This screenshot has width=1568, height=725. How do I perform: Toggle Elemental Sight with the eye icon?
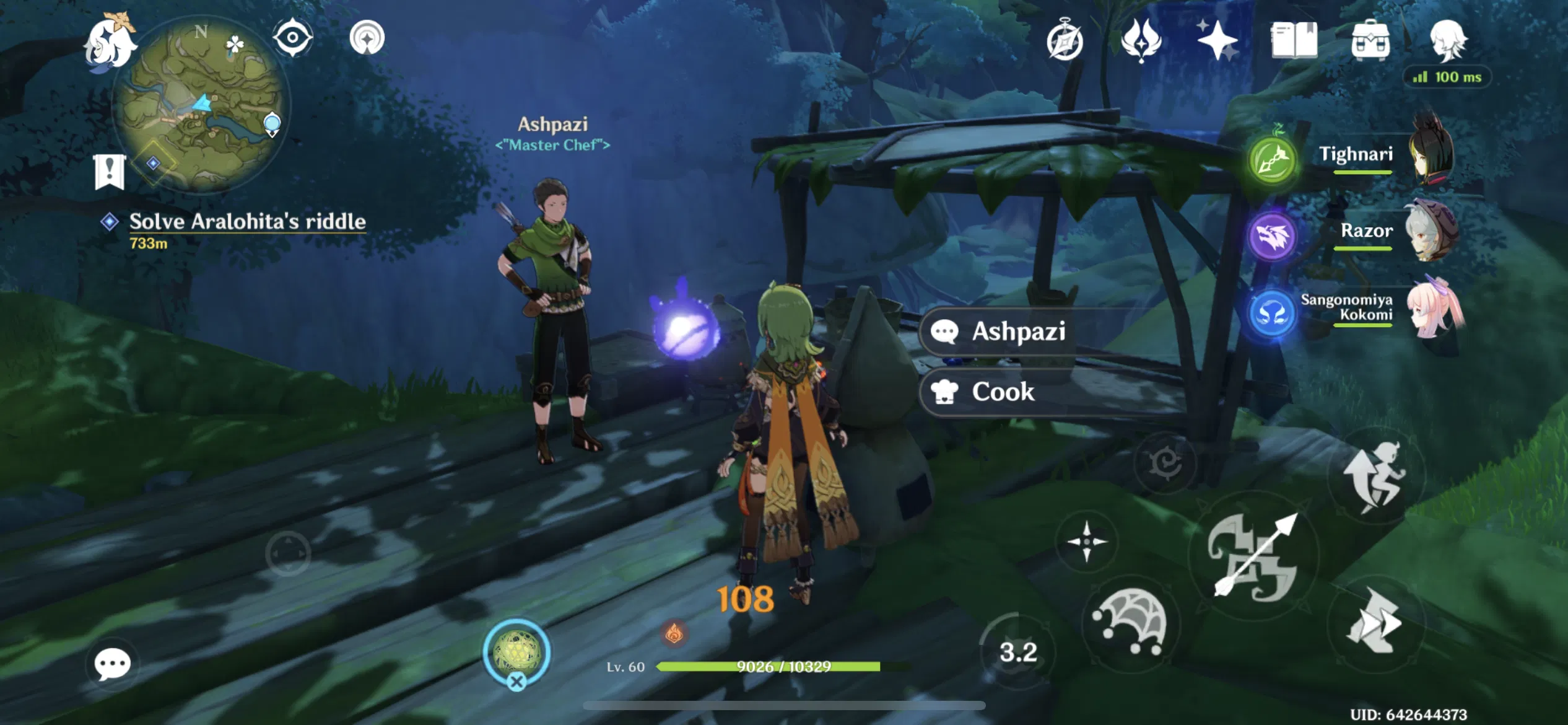[293, 38]
